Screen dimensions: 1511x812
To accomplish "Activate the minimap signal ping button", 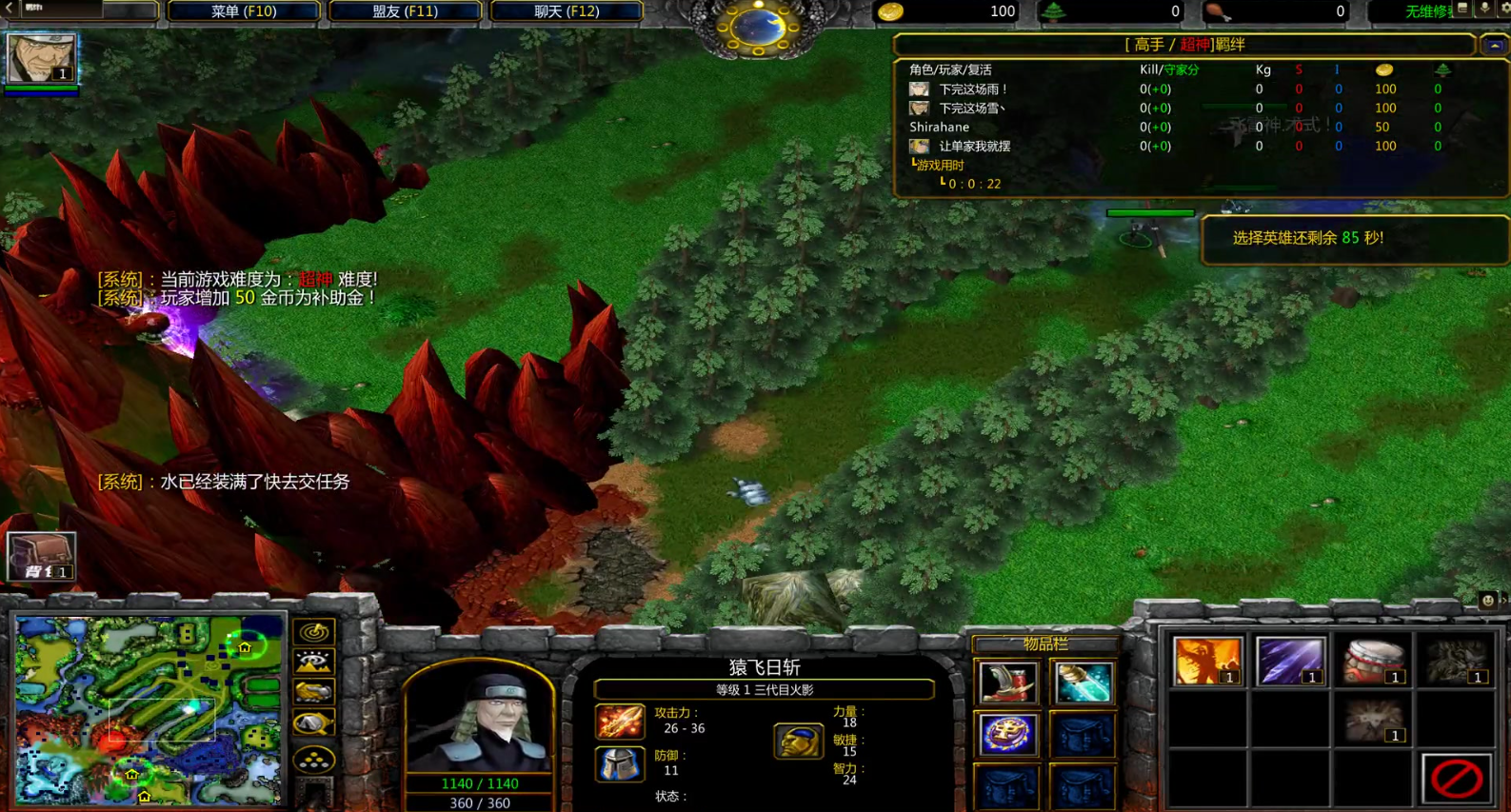I will tap(314, 631).
